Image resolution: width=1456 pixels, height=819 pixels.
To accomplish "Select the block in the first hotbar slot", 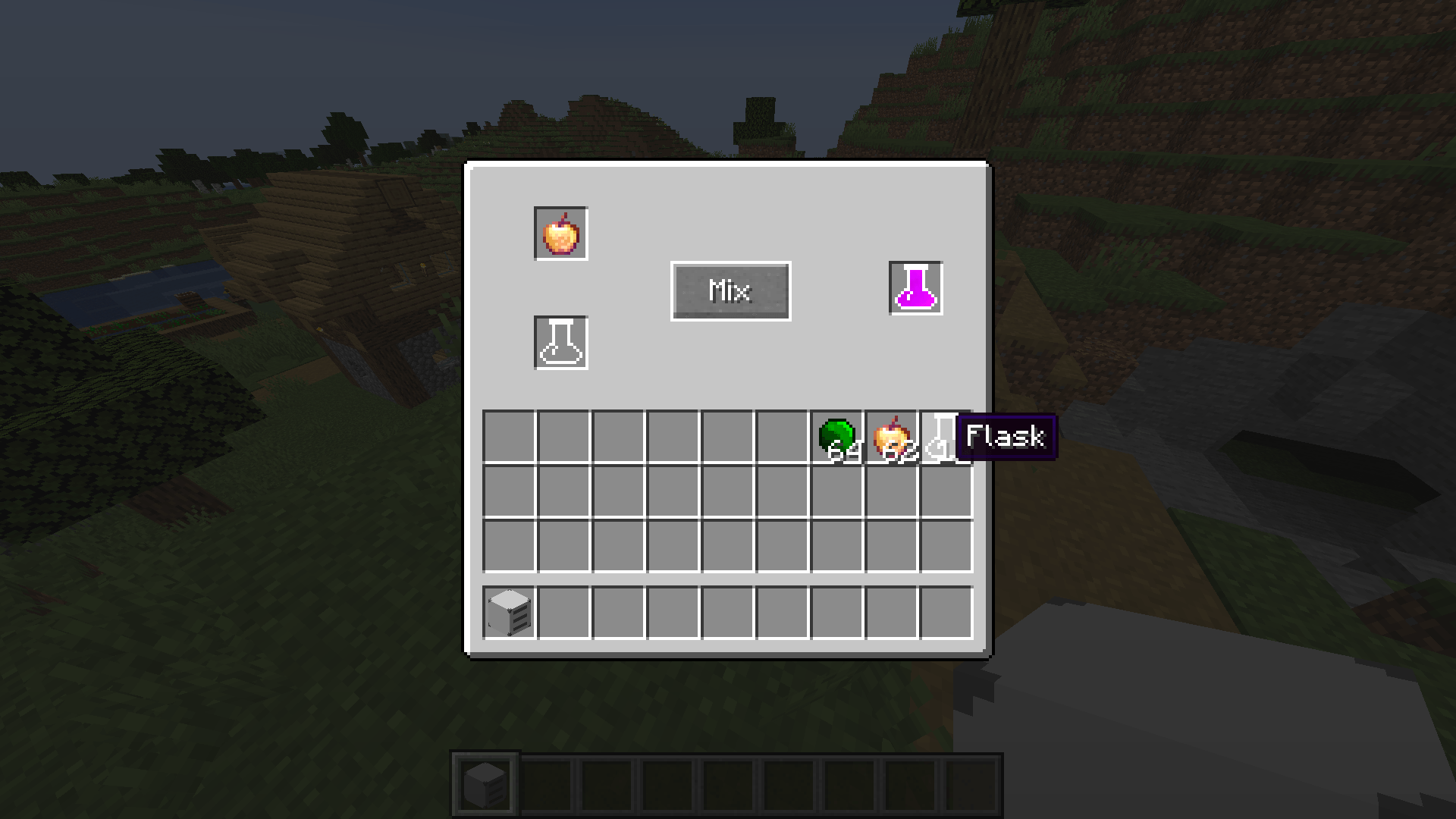I will [x=485, y=783].
